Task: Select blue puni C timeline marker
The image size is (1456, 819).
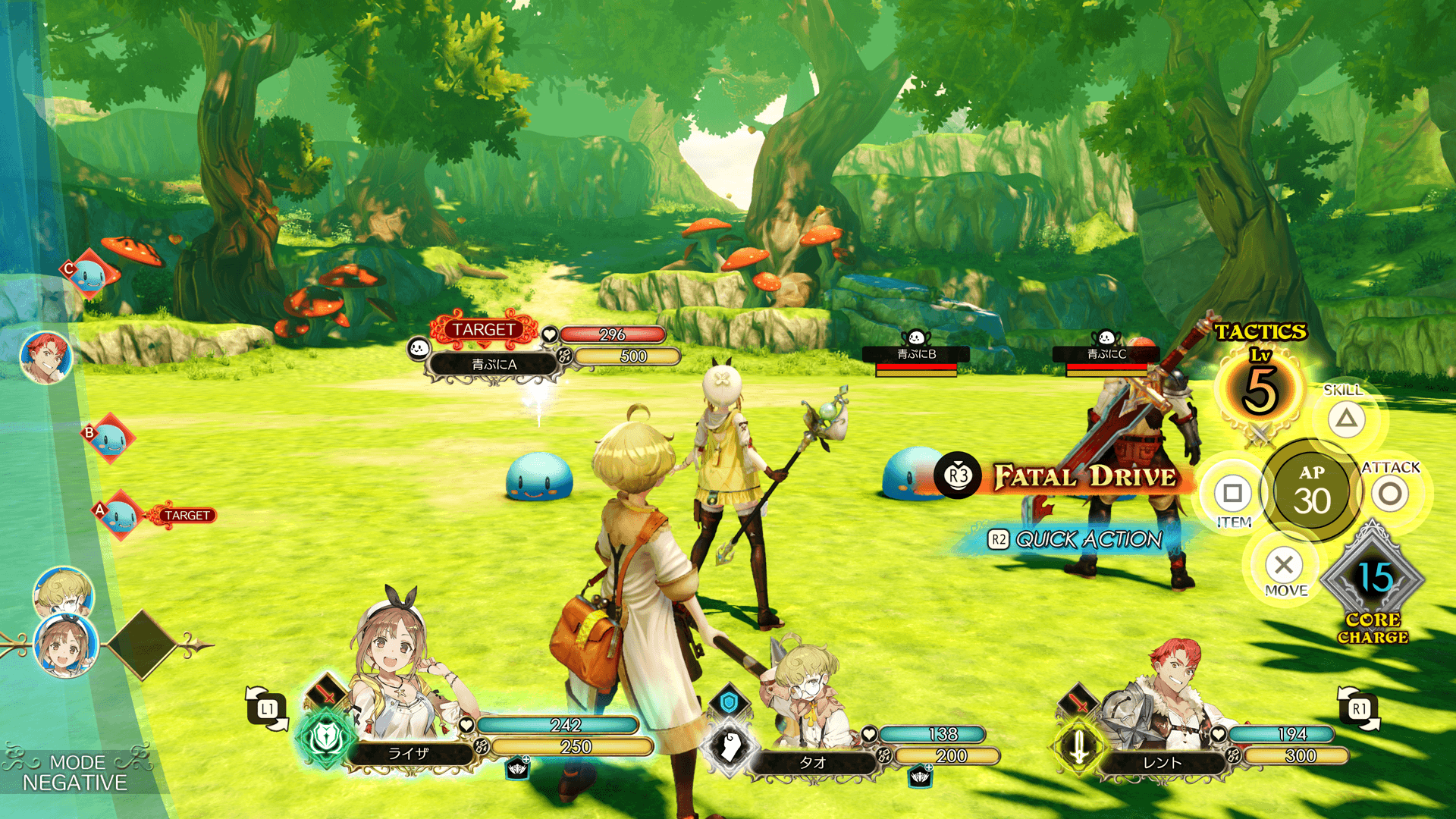Action: [x=89, y=274]
